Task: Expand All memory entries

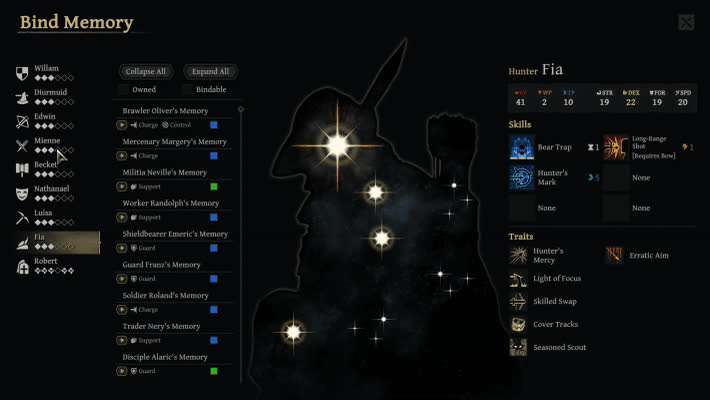Action: tap(210, 72)
